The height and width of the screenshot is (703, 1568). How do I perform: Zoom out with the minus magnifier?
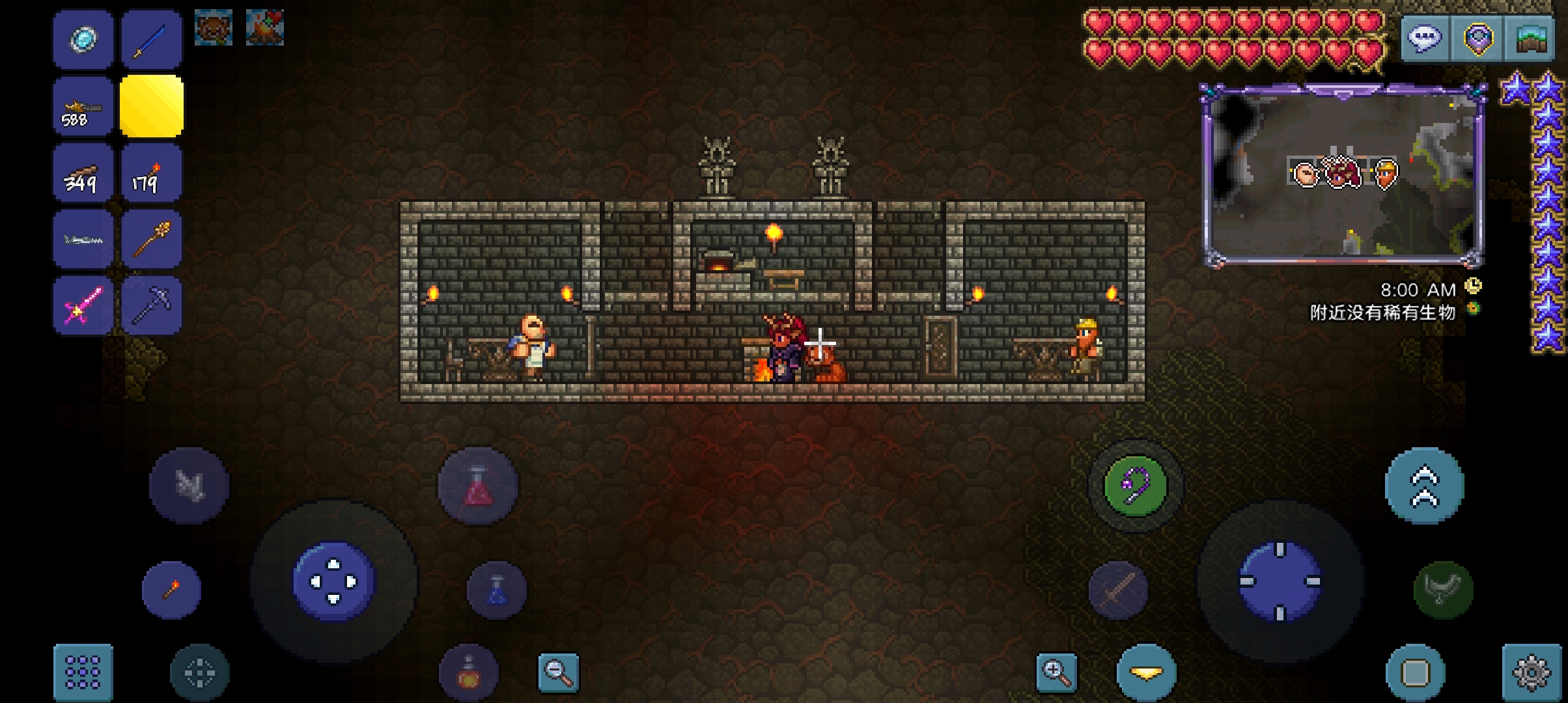coord(559,672)
